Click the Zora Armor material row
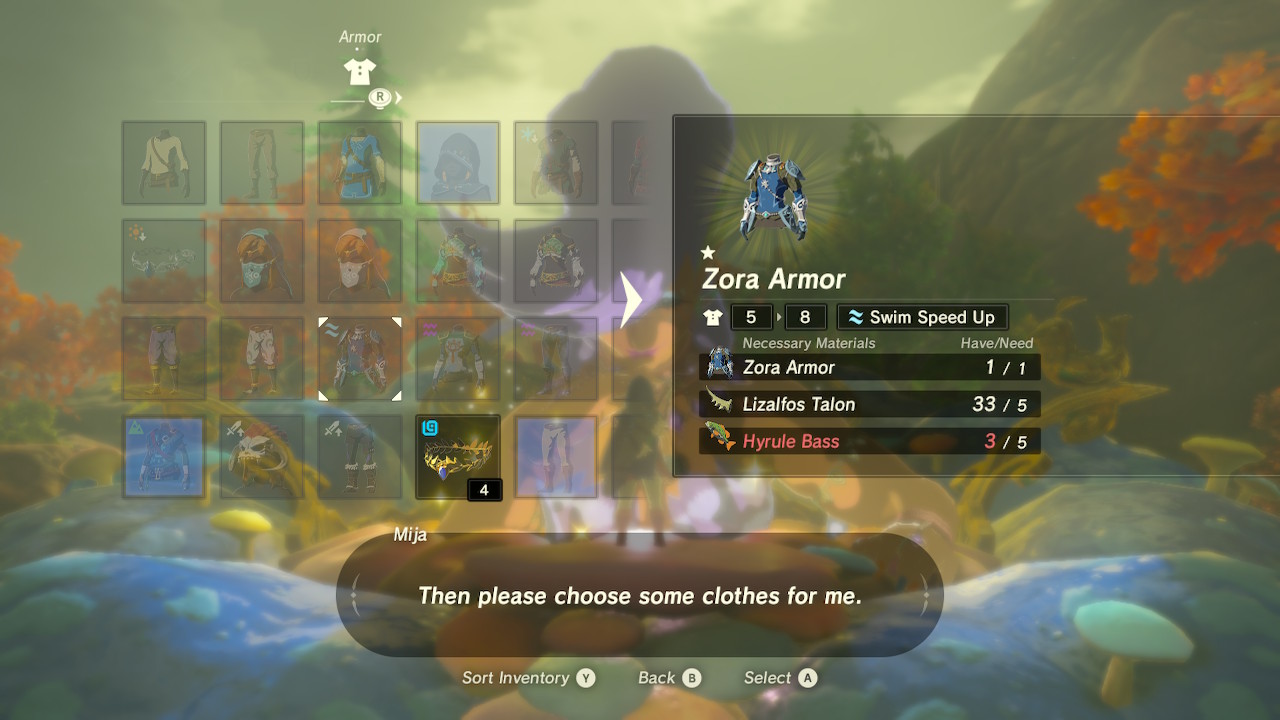 tap(869, 367)
